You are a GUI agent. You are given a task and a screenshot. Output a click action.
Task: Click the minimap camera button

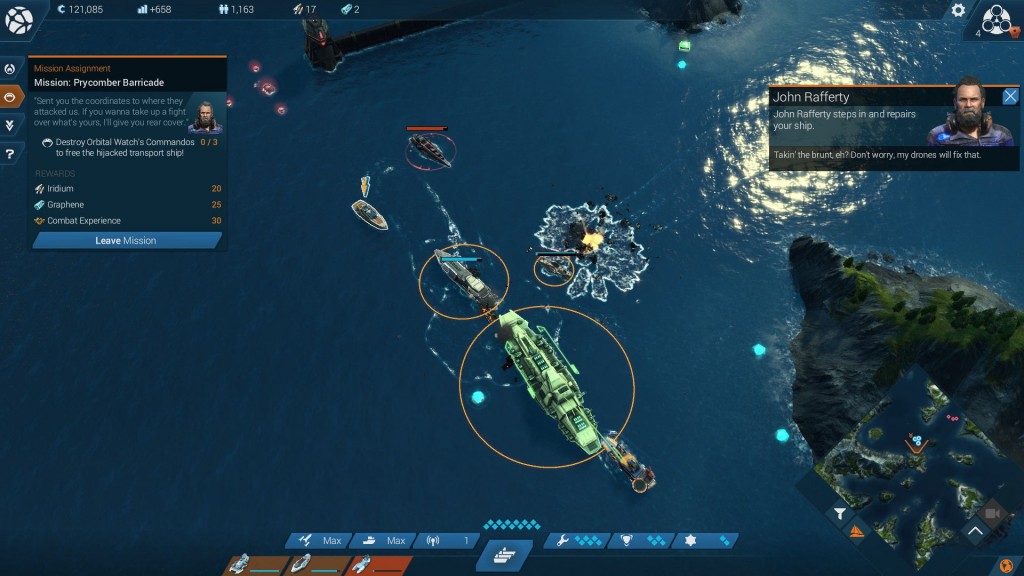(993, 513)
